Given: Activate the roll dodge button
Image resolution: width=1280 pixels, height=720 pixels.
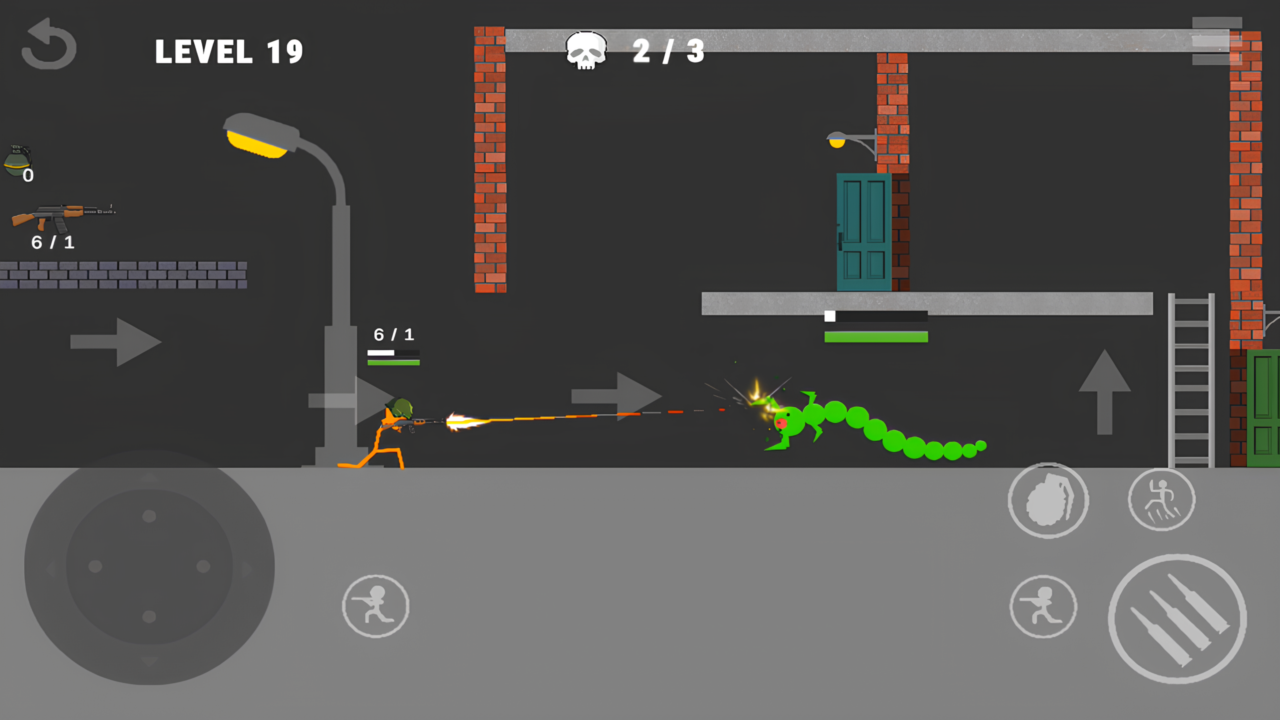Looking at the screenshot, I should pos(1161,499).
